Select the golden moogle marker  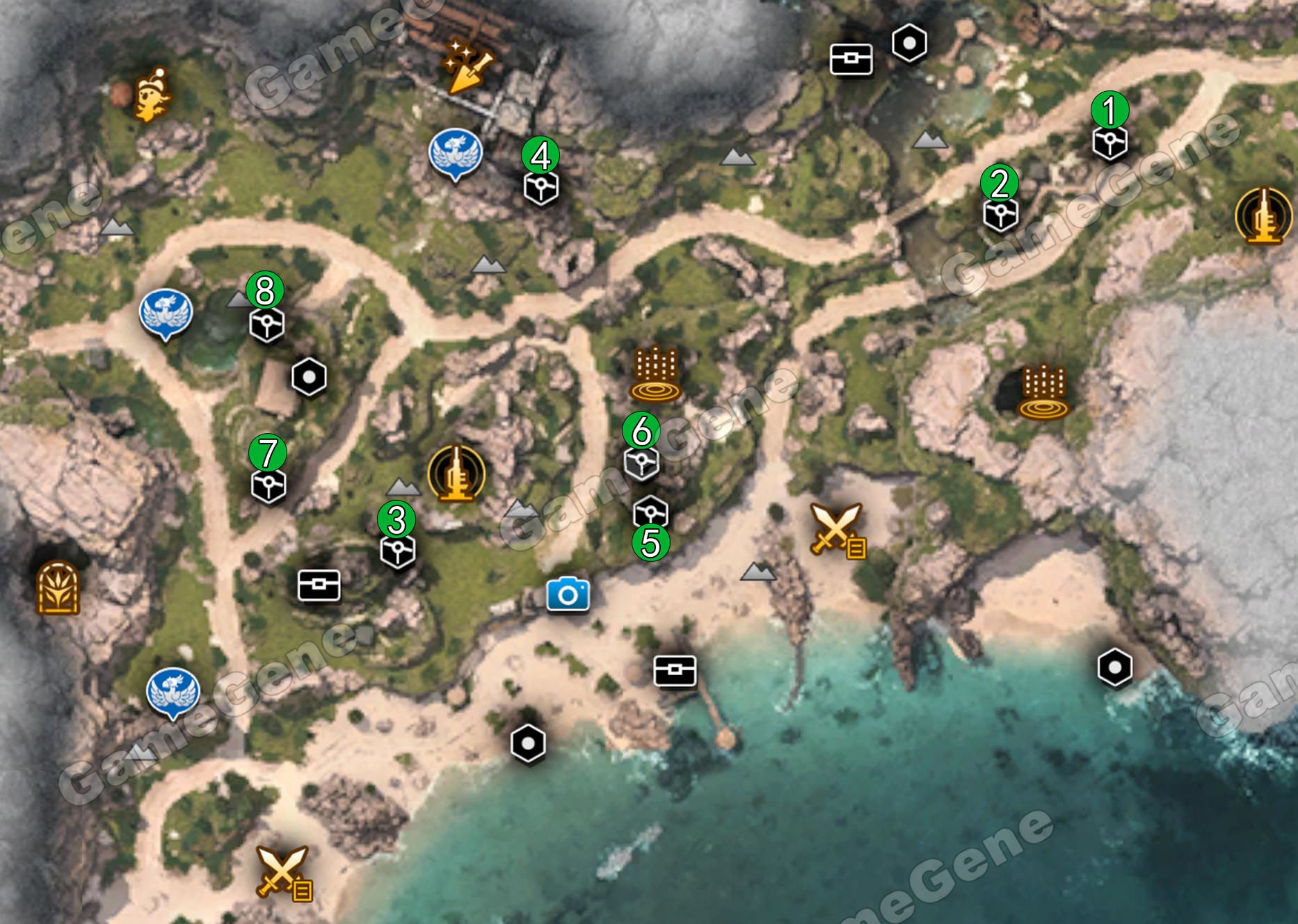pyautogui.click(x=152, y=95)
